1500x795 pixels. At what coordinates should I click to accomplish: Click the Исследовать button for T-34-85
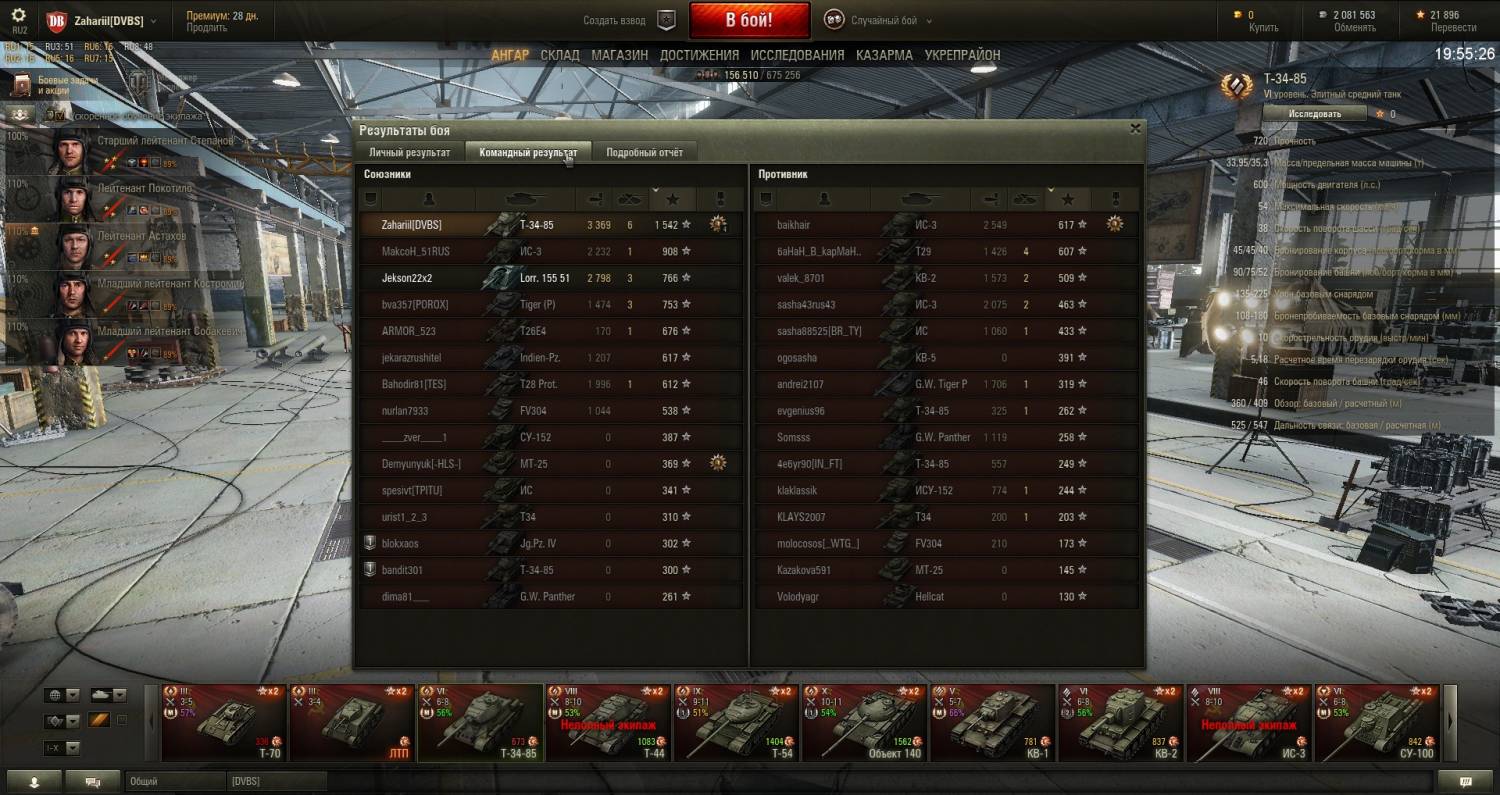point(1314,114)
